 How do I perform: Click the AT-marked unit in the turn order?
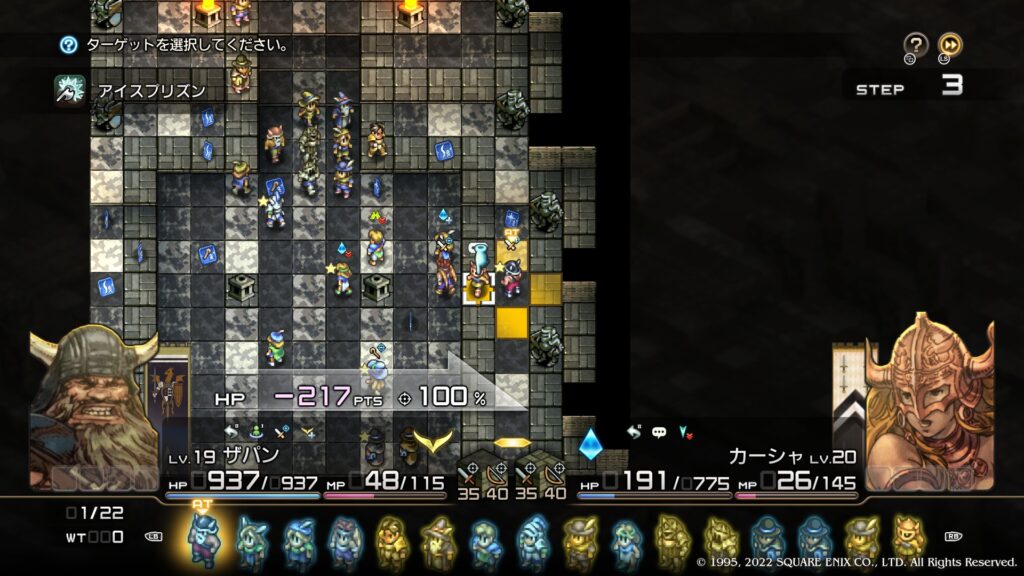(203, 540)
